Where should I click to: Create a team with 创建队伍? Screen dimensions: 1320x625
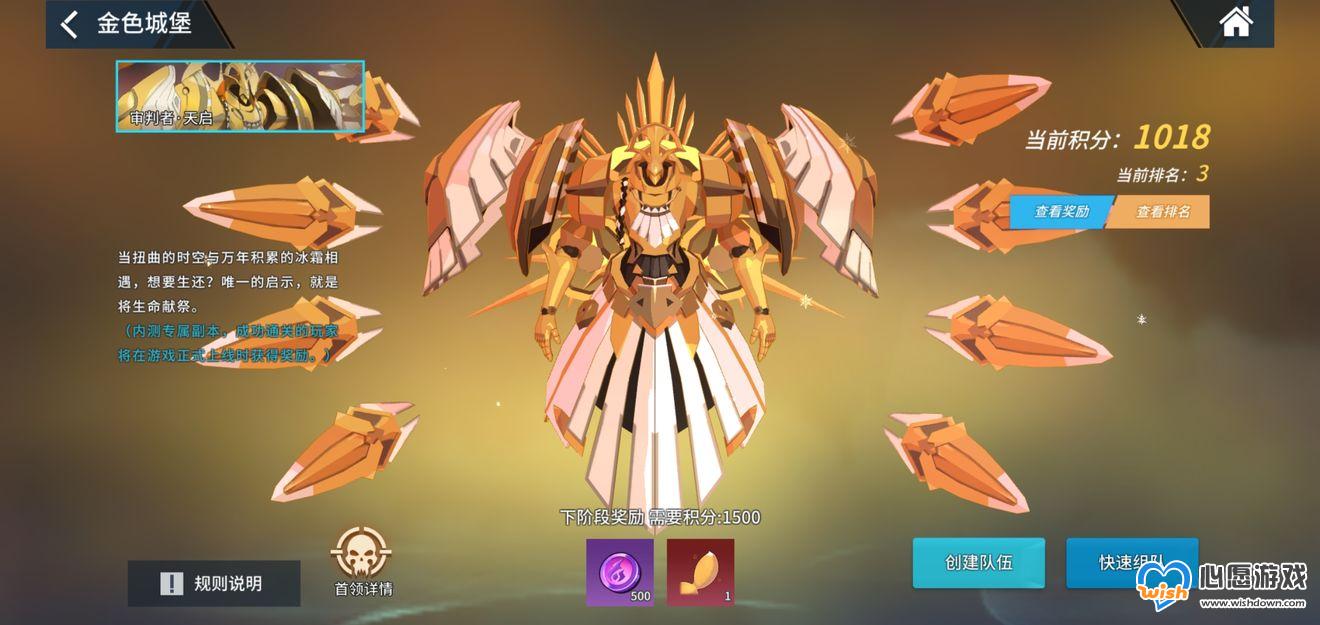point(978,562)
